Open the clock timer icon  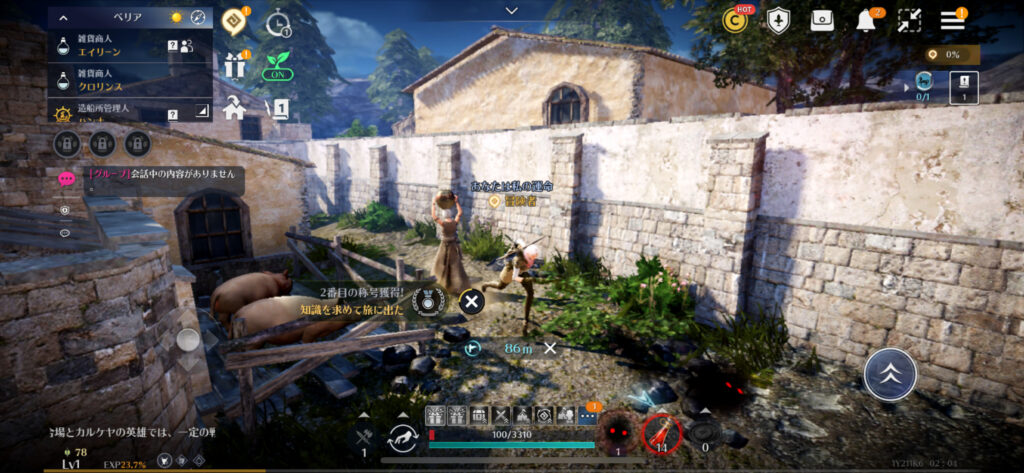point(278,20)
